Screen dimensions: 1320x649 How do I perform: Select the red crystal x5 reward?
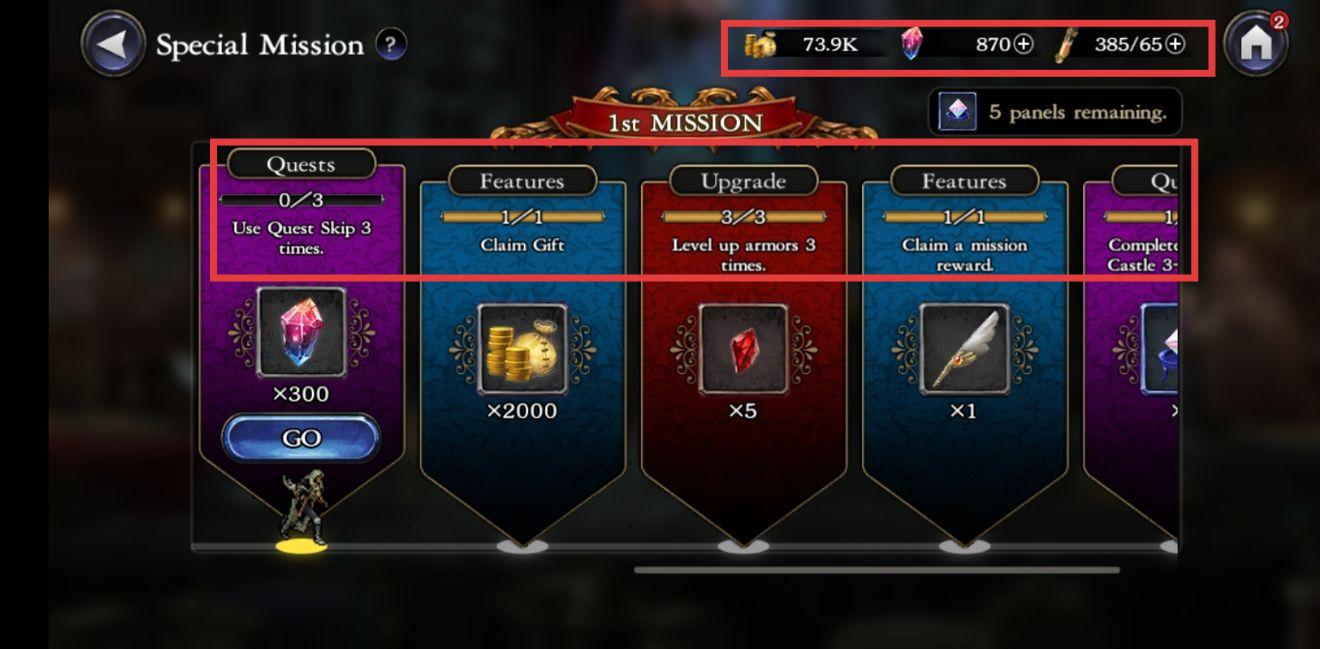(x=743, y=349)
